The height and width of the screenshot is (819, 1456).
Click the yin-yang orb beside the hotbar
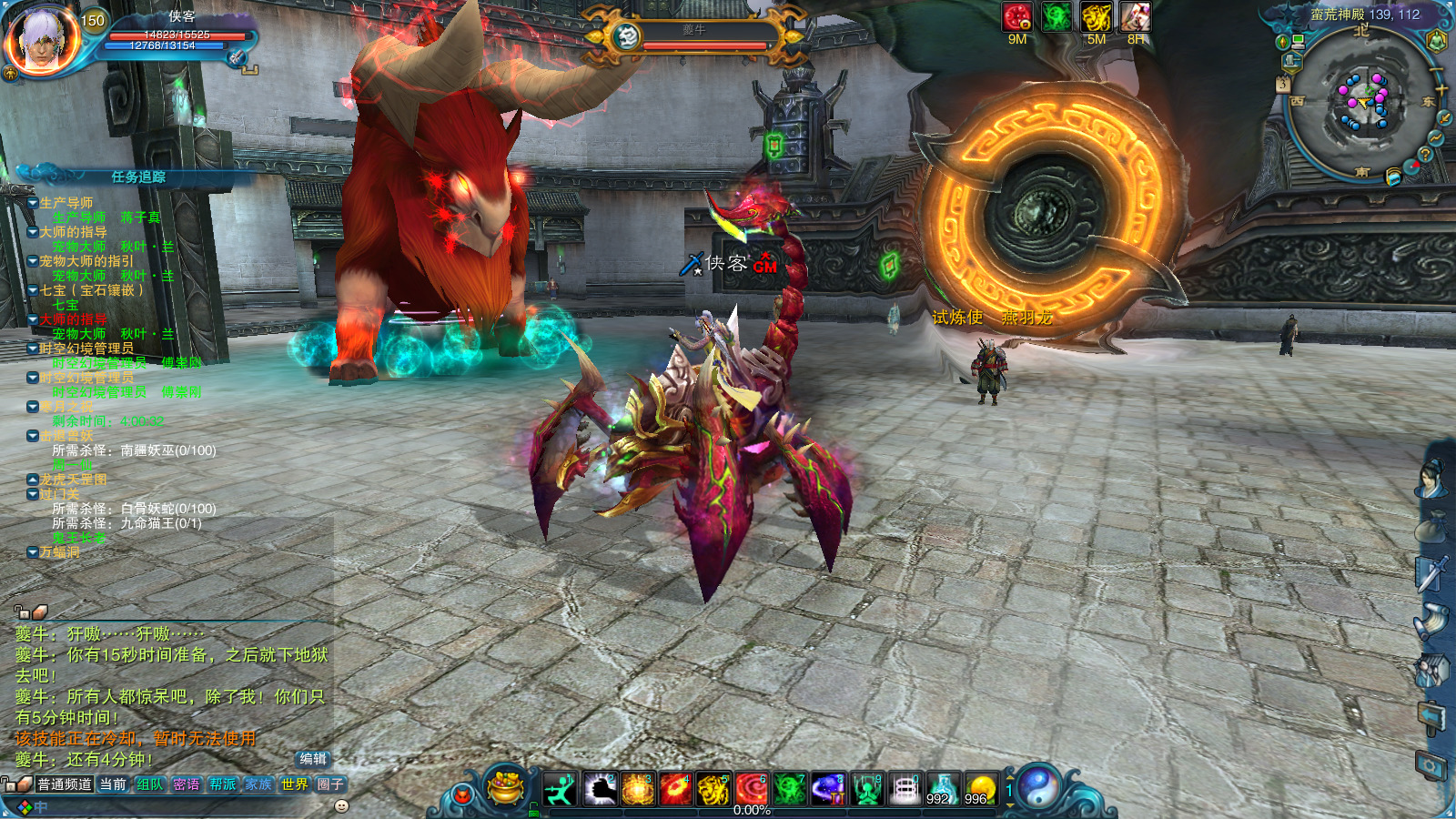pos(1038,787)
